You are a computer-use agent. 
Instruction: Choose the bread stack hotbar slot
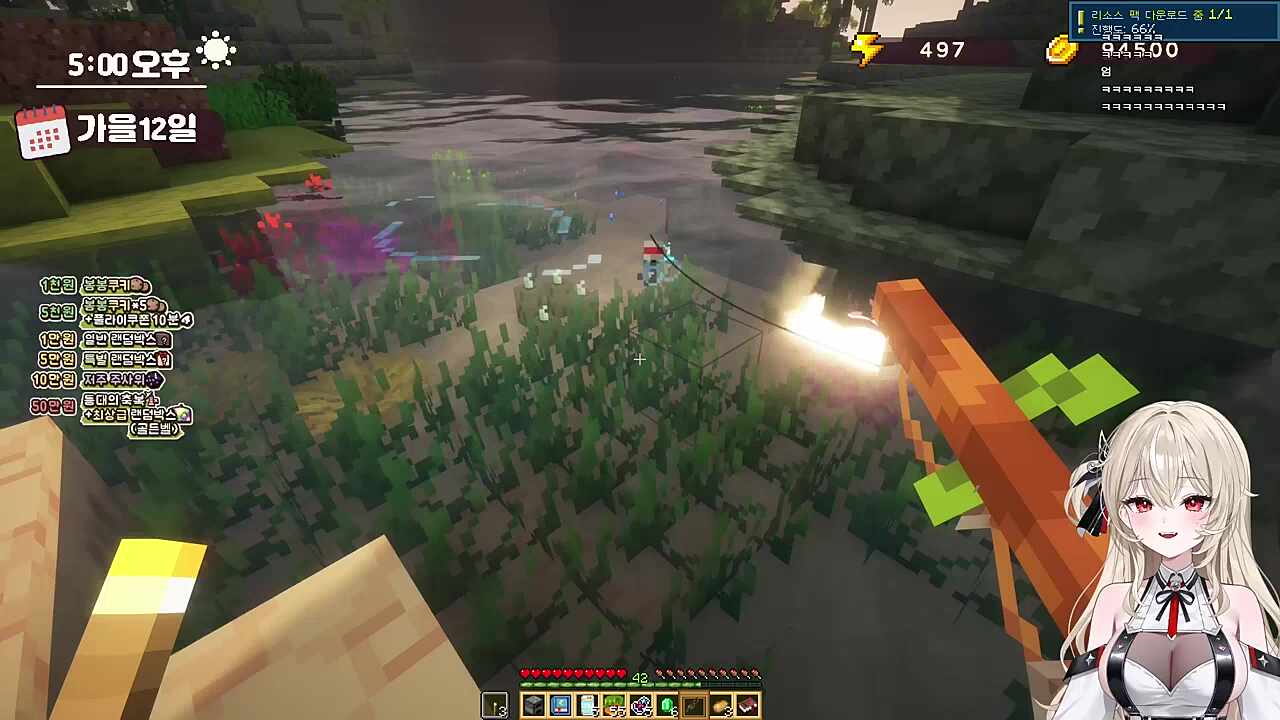[x=721, y=706]
